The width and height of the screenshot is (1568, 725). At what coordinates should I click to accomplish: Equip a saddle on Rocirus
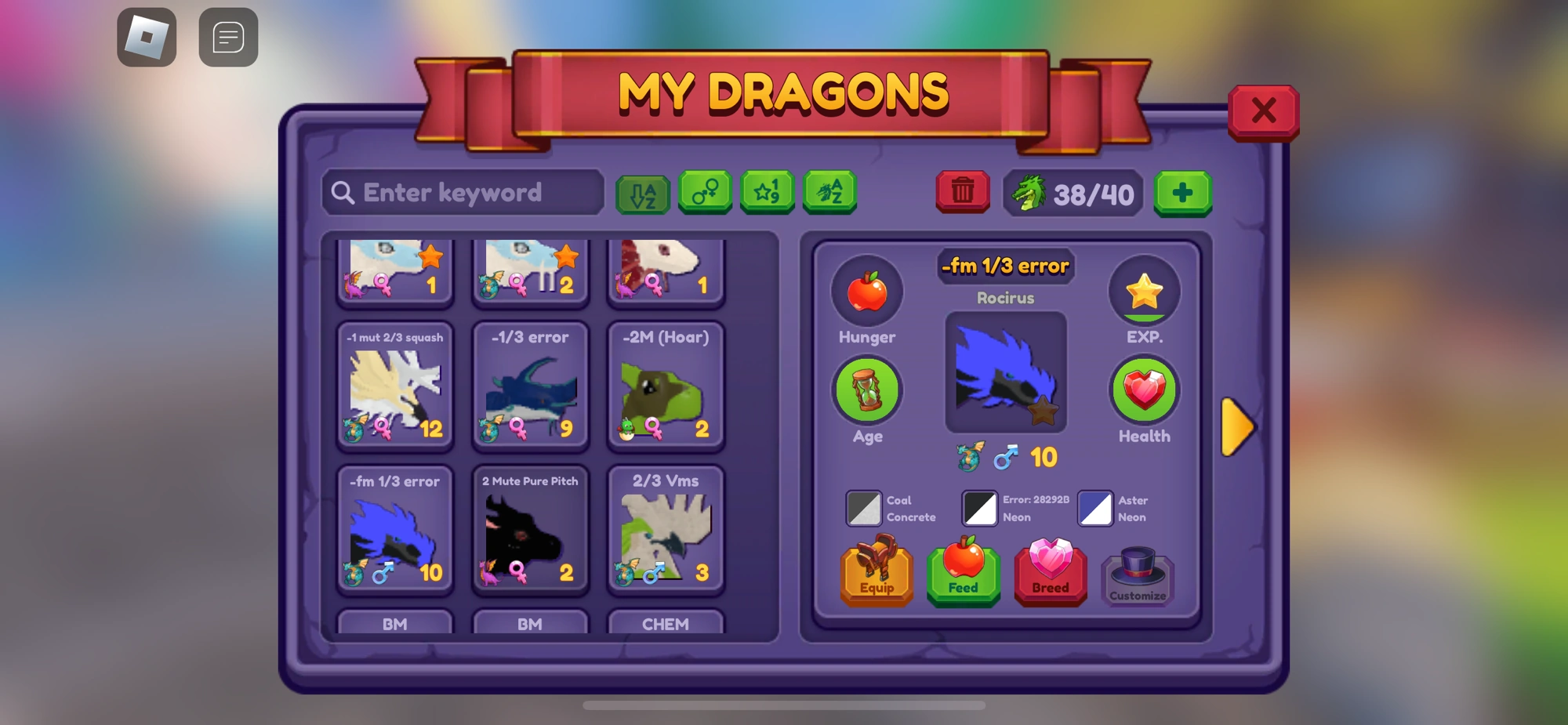pyautogui.click(x=877, y=576)
